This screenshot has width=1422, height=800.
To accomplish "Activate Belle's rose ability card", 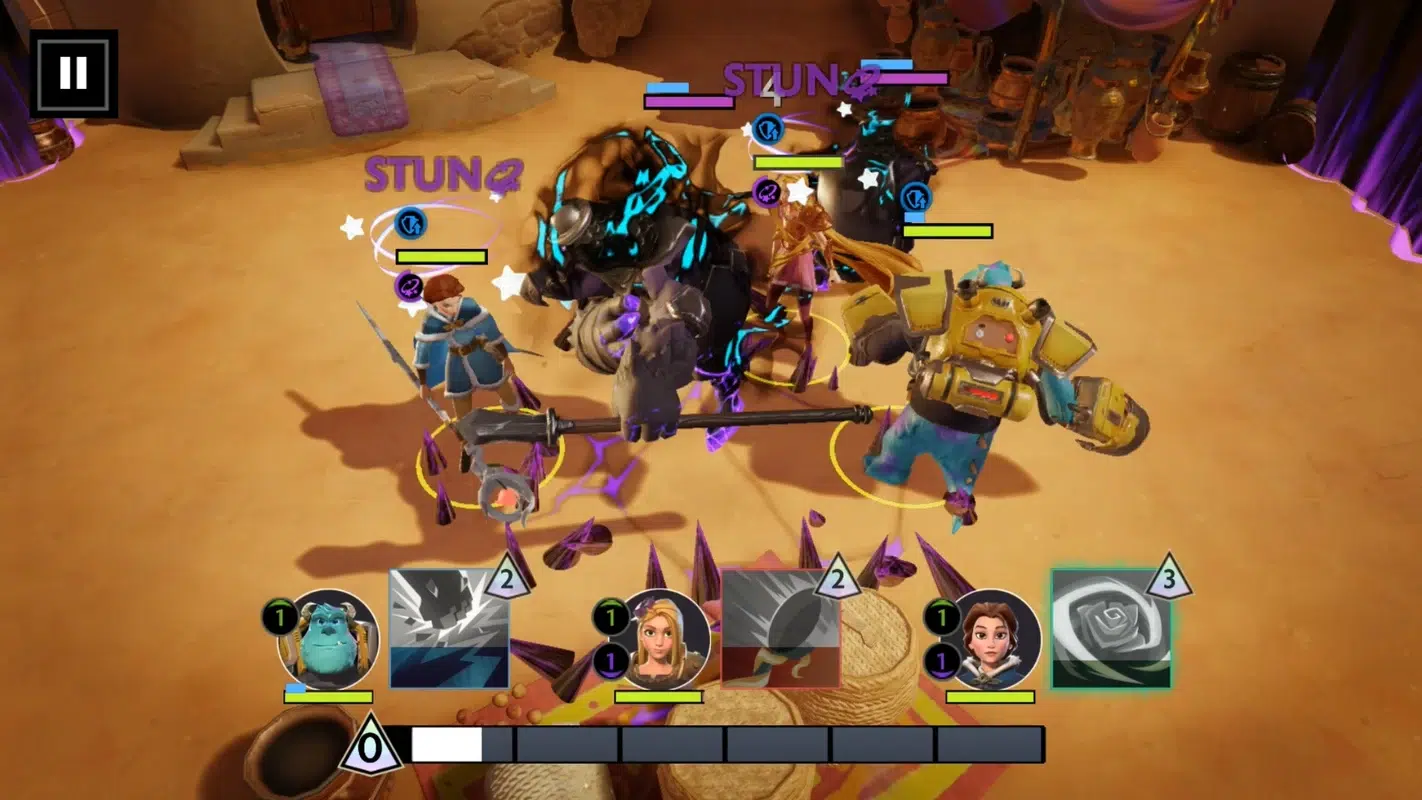I will 1111,629.
